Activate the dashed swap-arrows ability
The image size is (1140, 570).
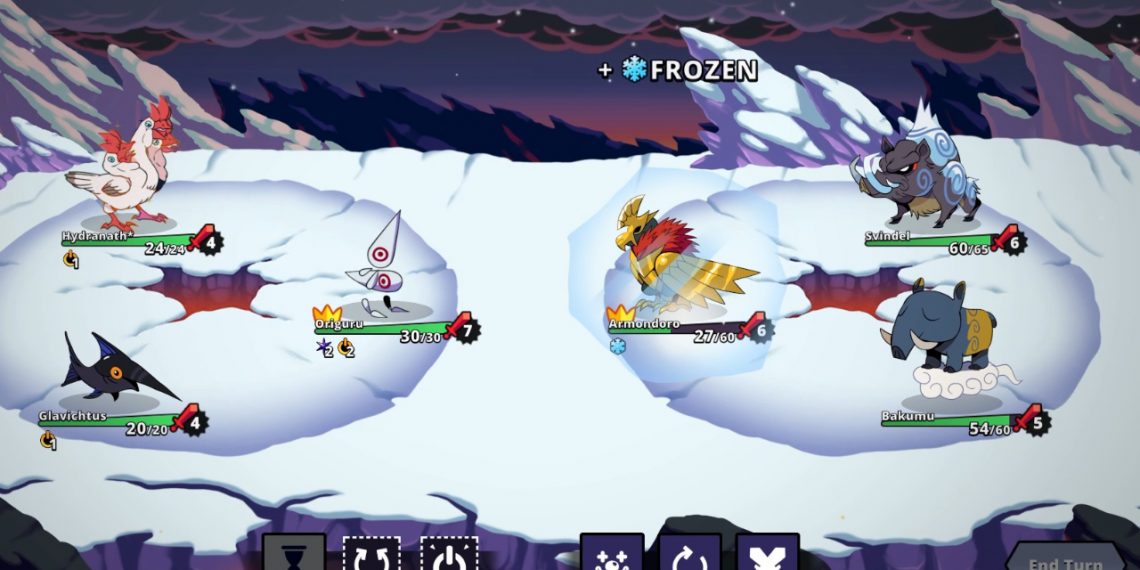point(371,554)
